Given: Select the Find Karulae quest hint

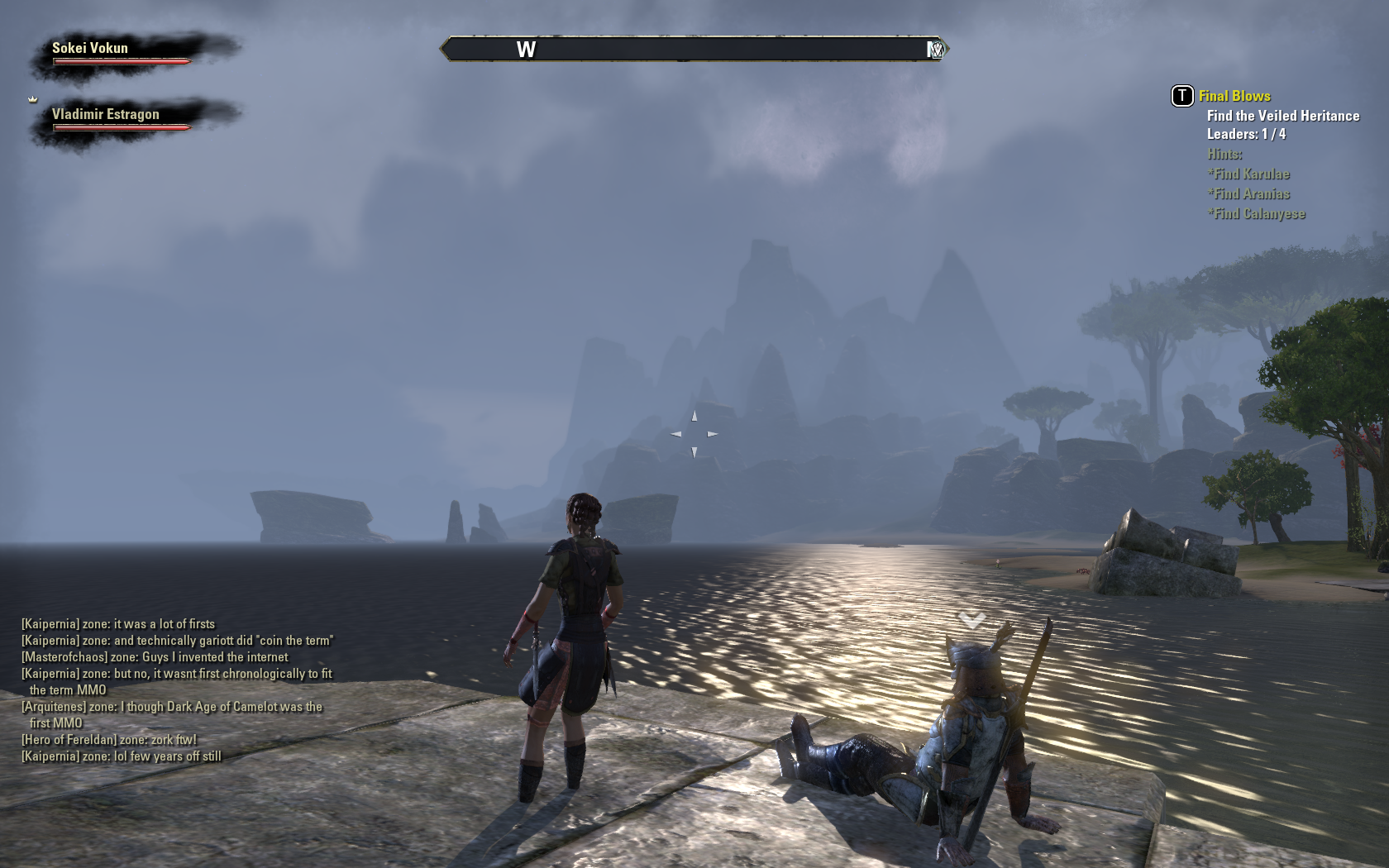Looking at the screenshot, I should pyautogui.click(x=1248, y=174).
